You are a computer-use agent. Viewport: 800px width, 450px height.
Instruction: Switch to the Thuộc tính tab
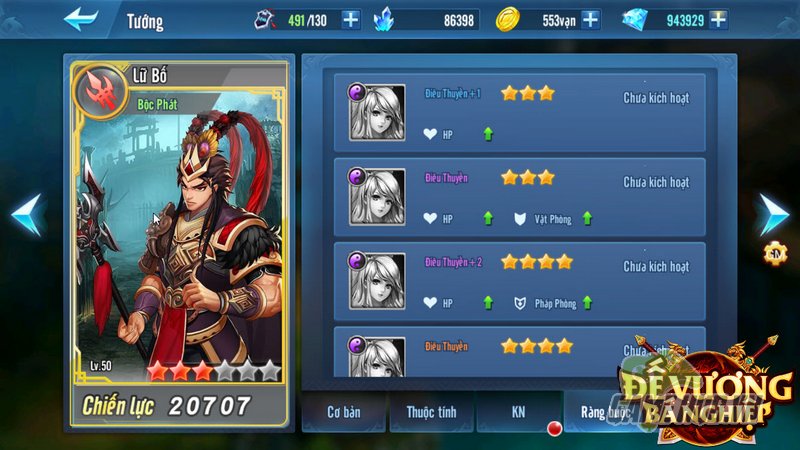point(433,411)
